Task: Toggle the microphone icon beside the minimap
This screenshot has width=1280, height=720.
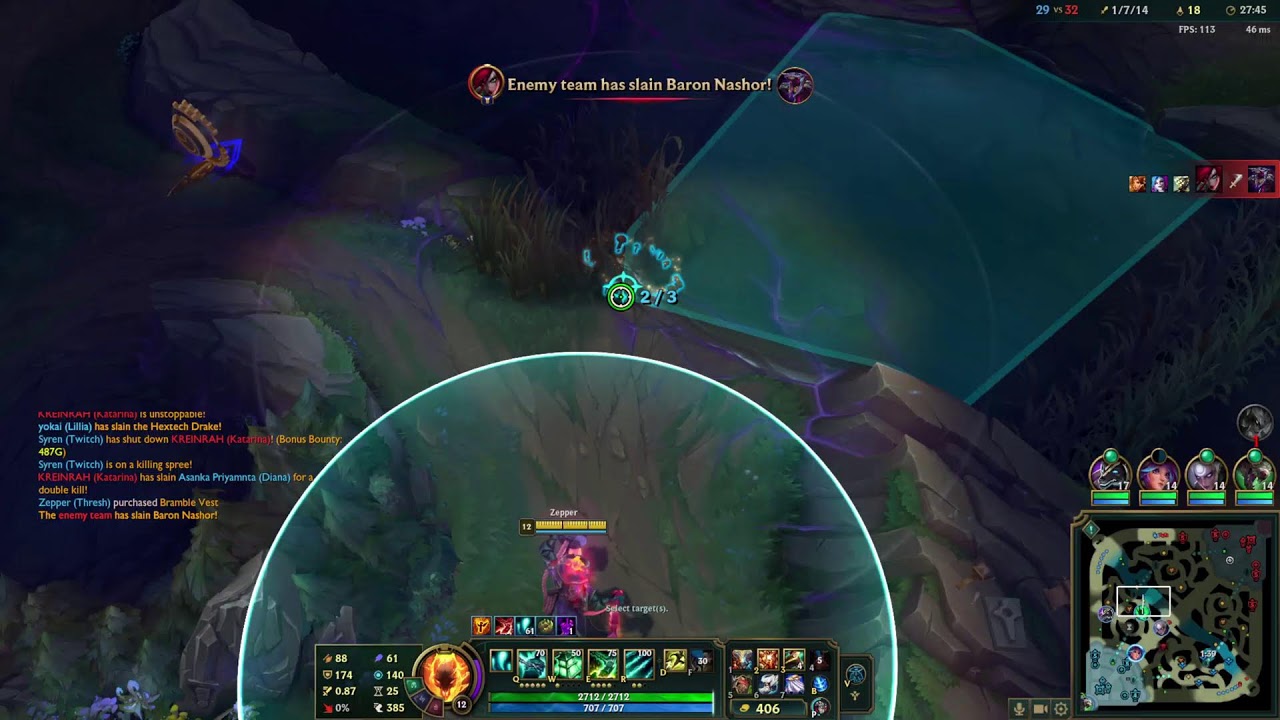Action: (1019, 709)
